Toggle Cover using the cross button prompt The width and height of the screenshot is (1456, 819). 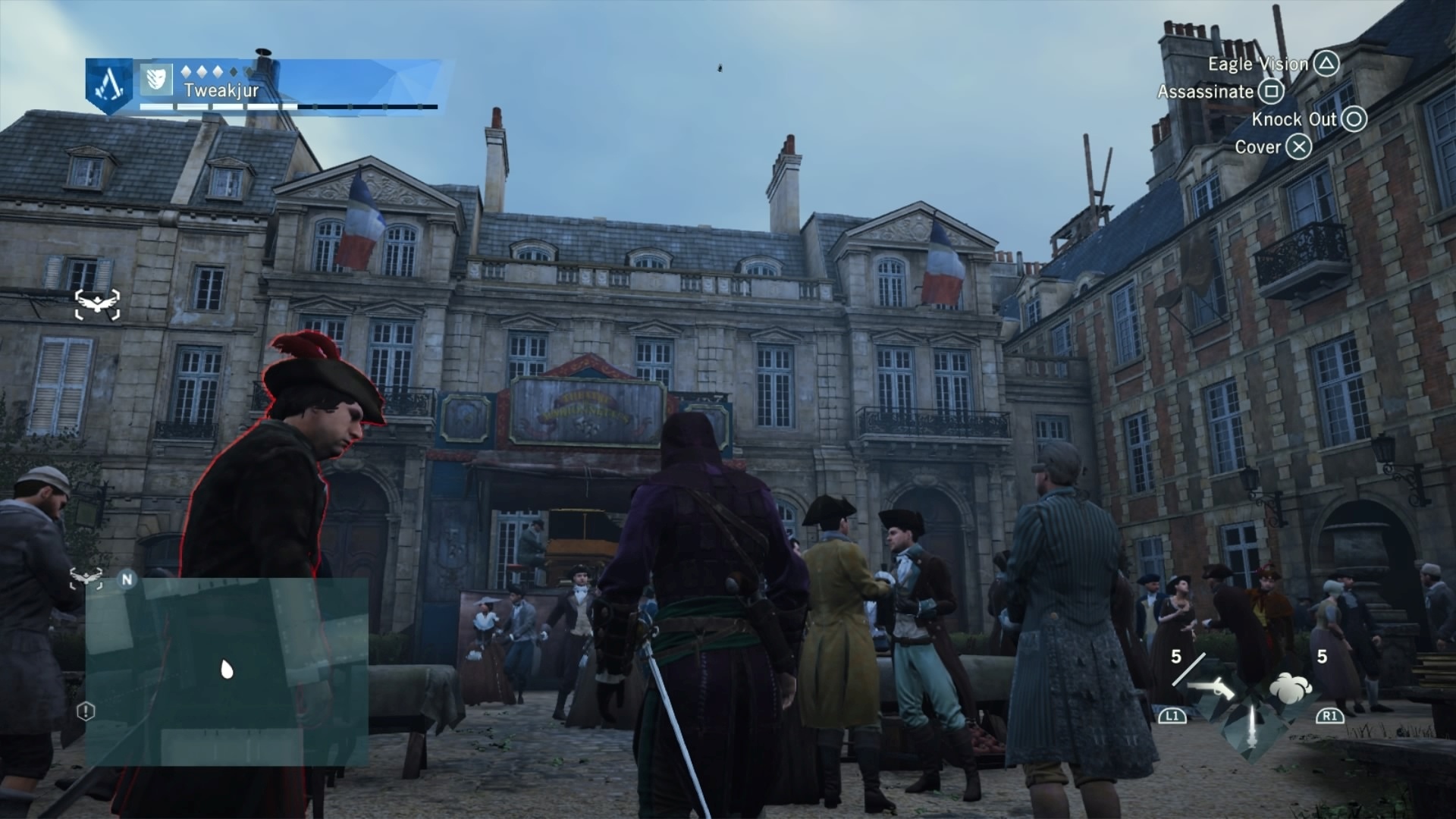pyautogui.click(x=1298, y=147)
